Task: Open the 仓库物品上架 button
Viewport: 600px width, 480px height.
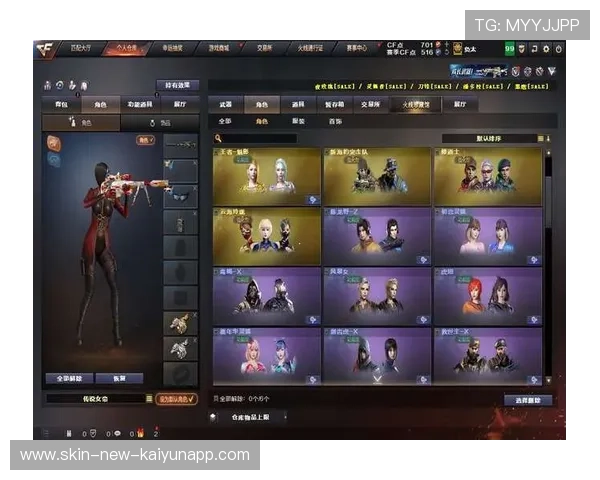Action: 250,416
